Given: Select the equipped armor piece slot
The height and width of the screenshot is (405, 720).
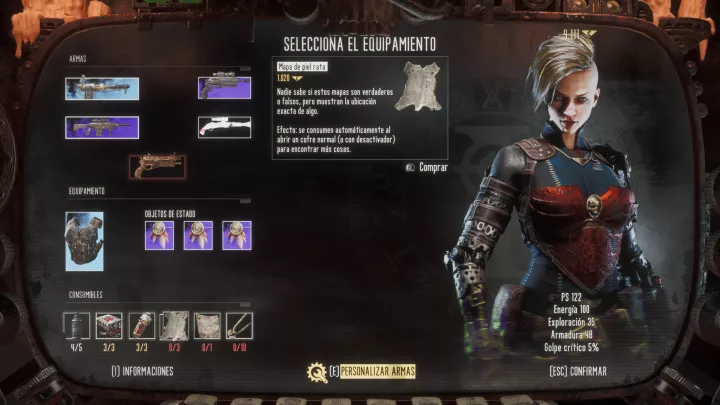Looking at the screenshot, I should [84, 241].
